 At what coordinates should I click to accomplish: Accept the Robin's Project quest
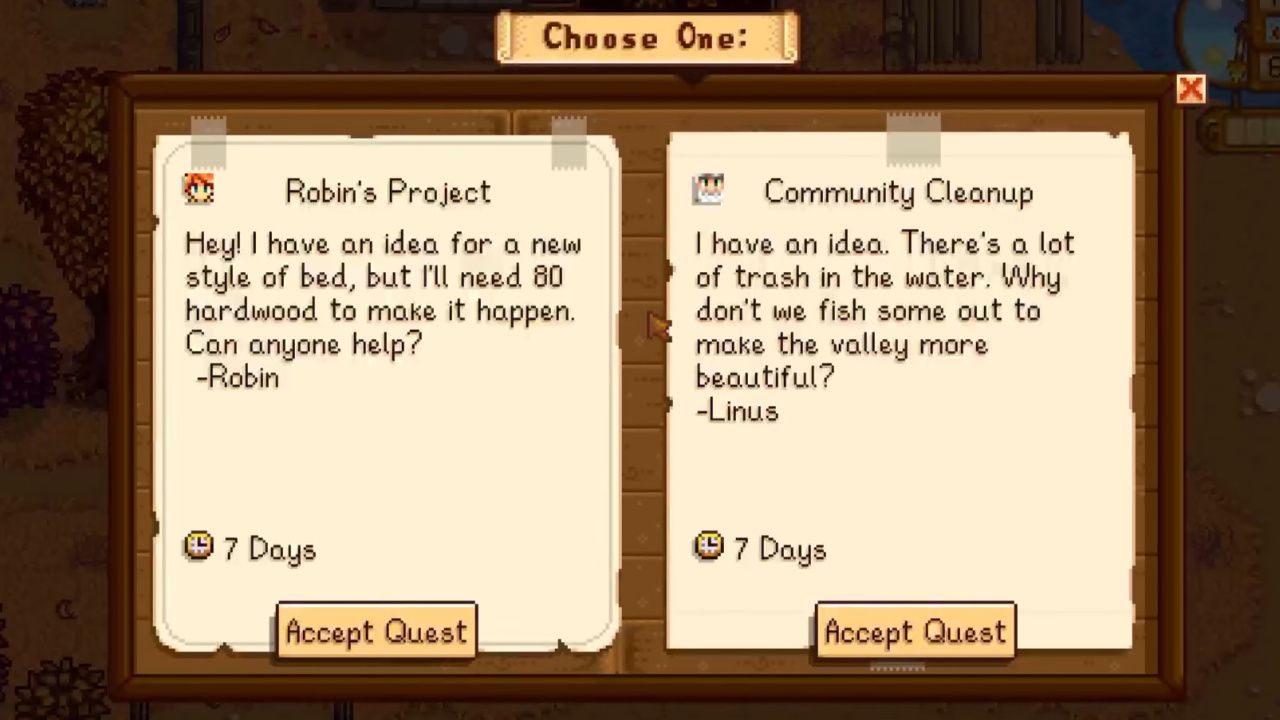[x=376, y=631]
